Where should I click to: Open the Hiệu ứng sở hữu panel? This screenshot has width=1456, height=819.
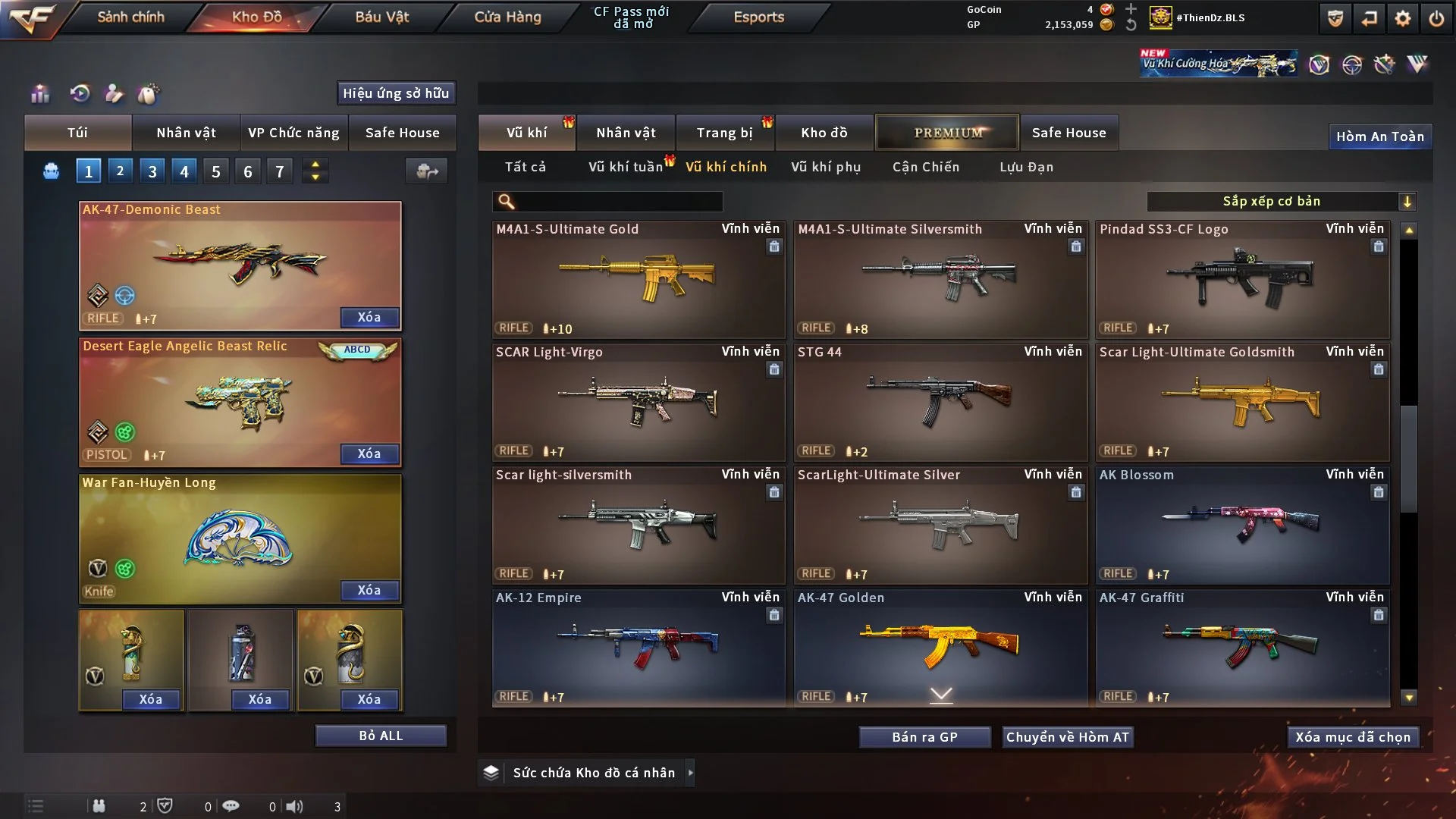pos(396,93)
